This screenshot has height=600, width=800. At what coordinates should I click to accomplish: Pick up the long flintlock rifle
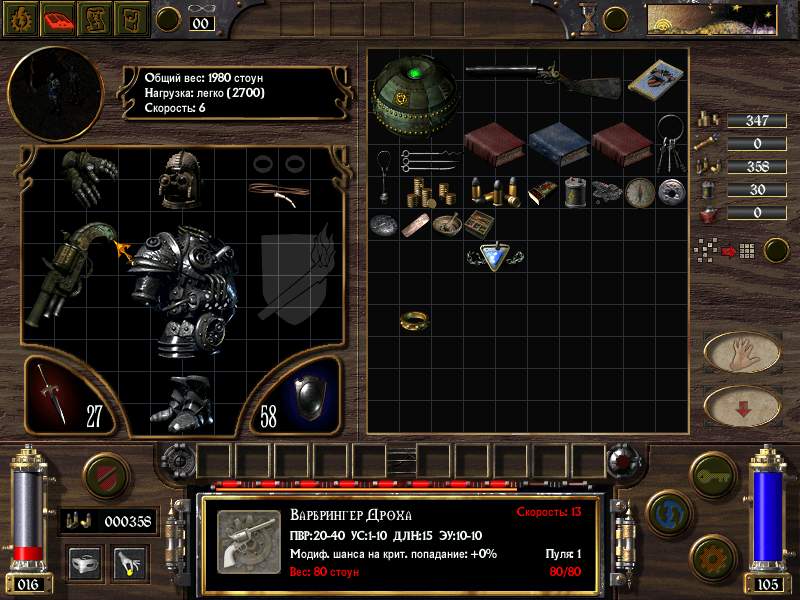(x=540, y=79)
